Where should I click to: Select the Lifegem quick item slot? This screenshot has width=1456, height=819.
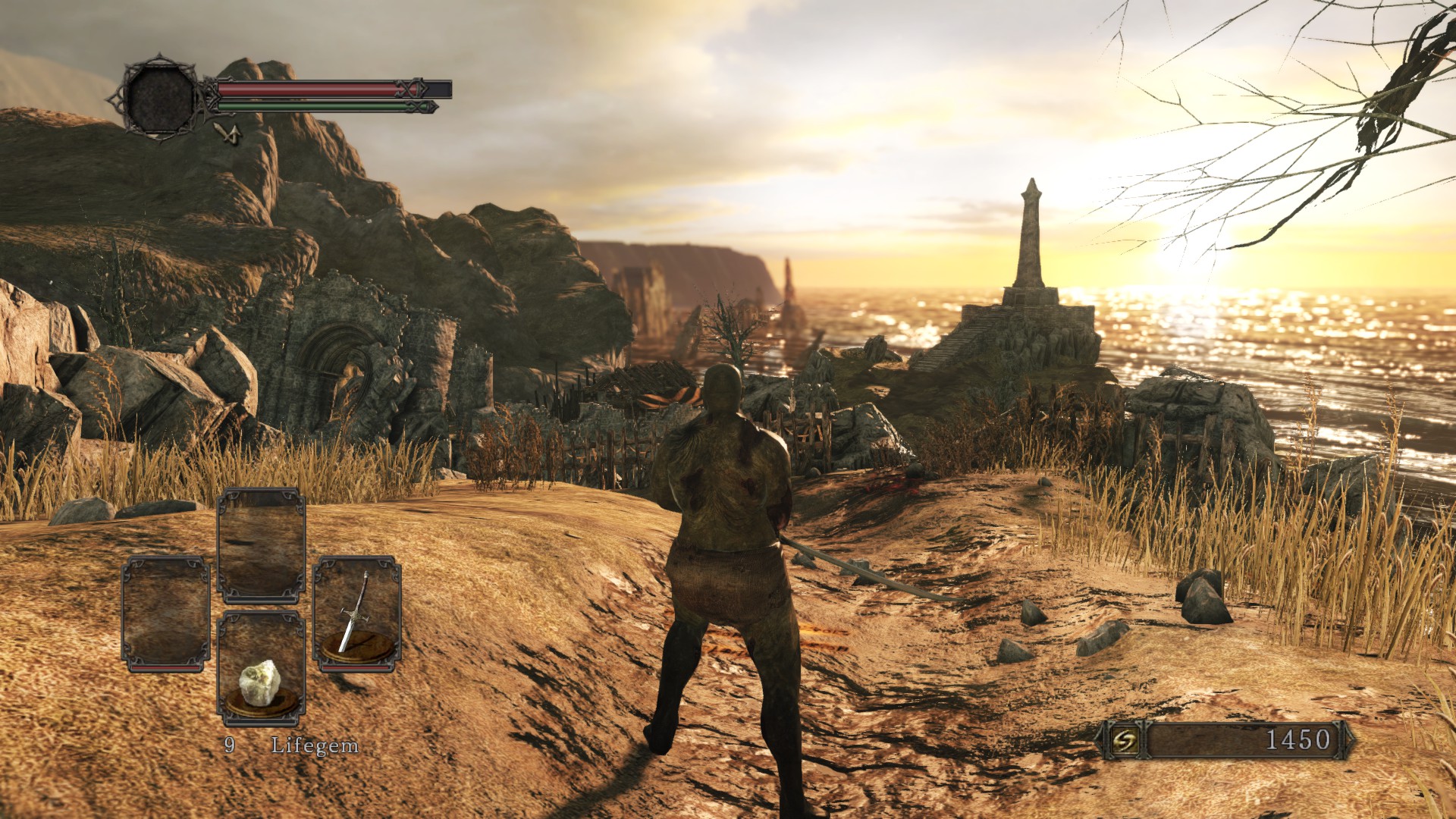[x=261, y=669]
